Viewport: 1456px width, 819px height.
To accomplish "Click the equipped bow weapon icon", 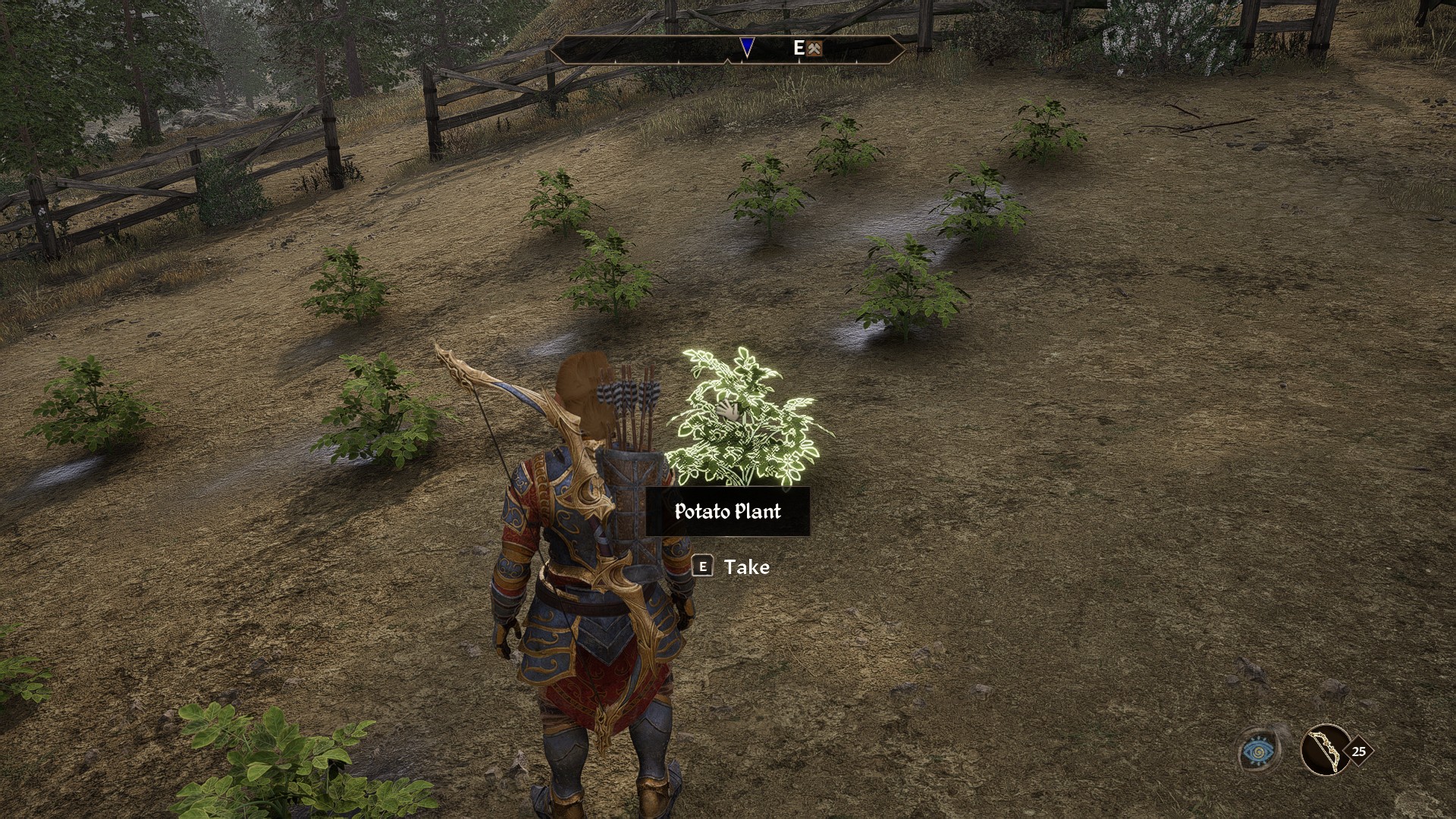I will 1325,750.
